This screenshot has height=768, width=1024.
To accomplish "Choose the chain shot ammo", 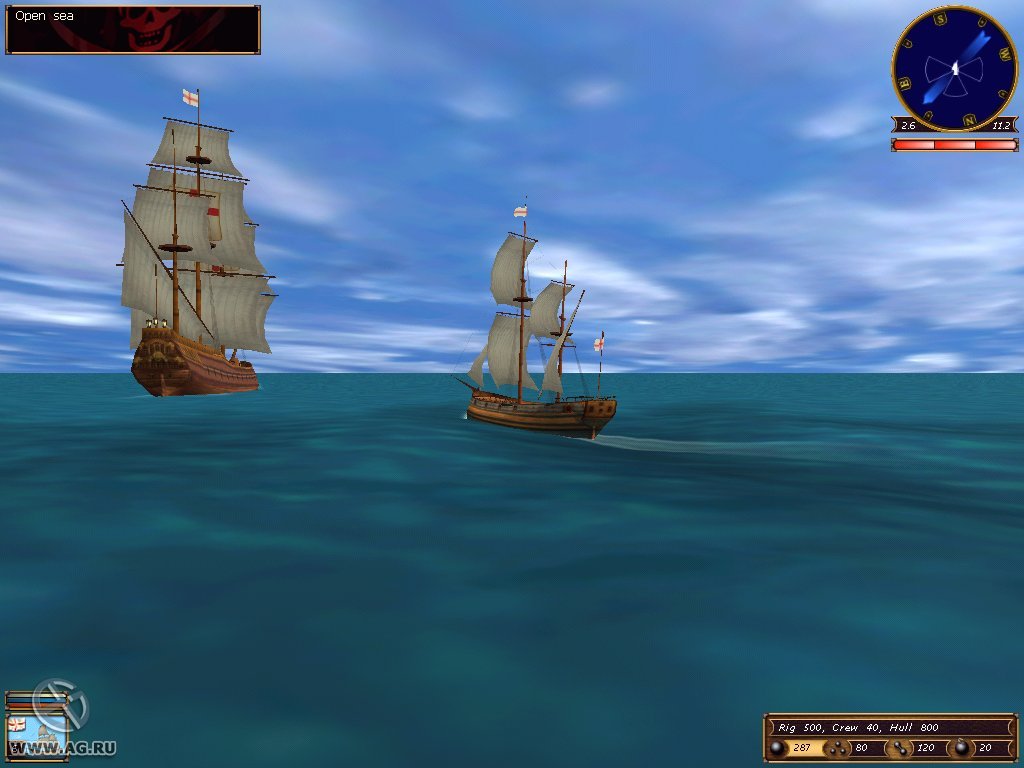I will click(898, 747).
